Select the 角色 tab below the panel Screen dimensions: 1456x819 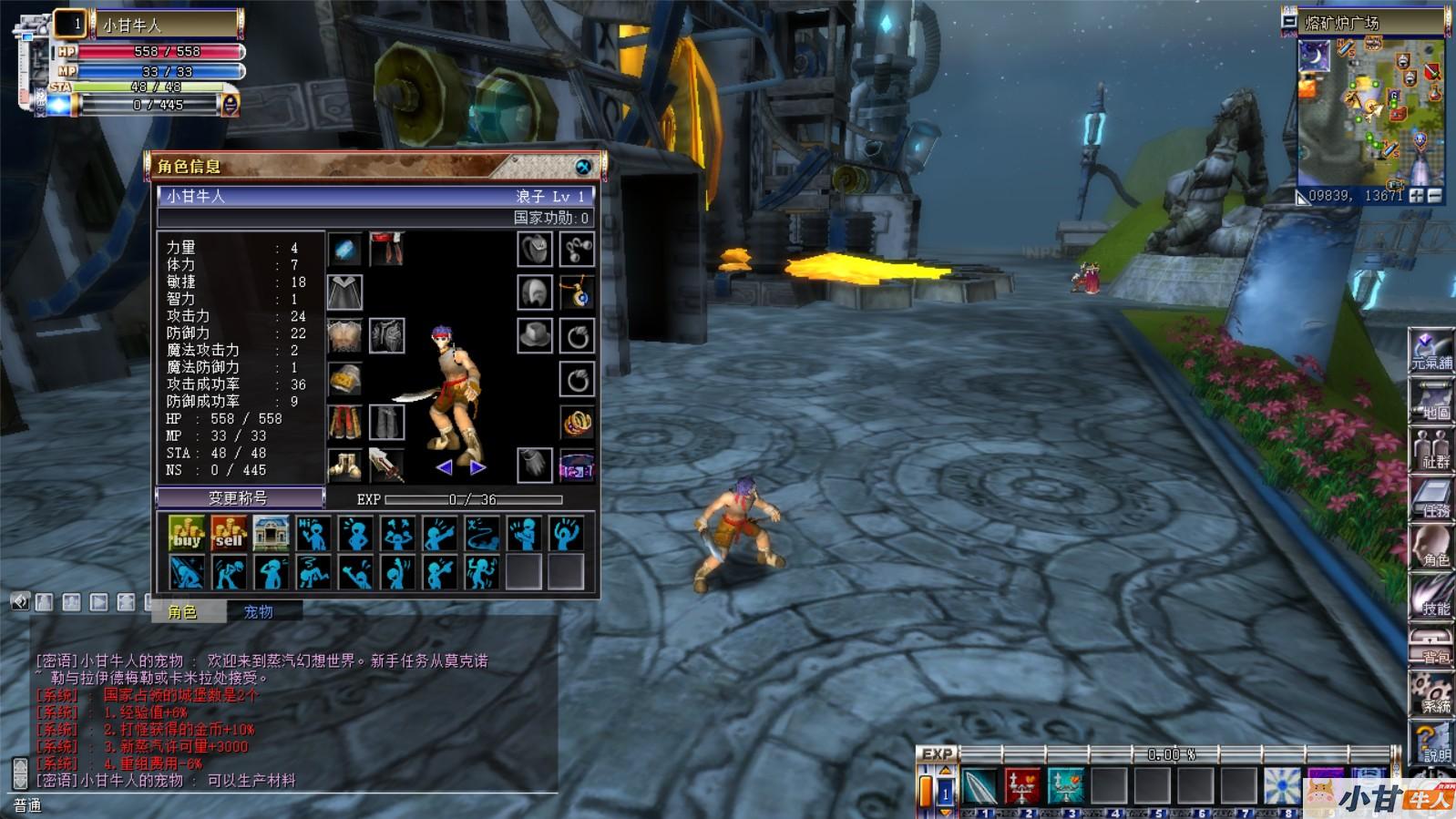183,611
